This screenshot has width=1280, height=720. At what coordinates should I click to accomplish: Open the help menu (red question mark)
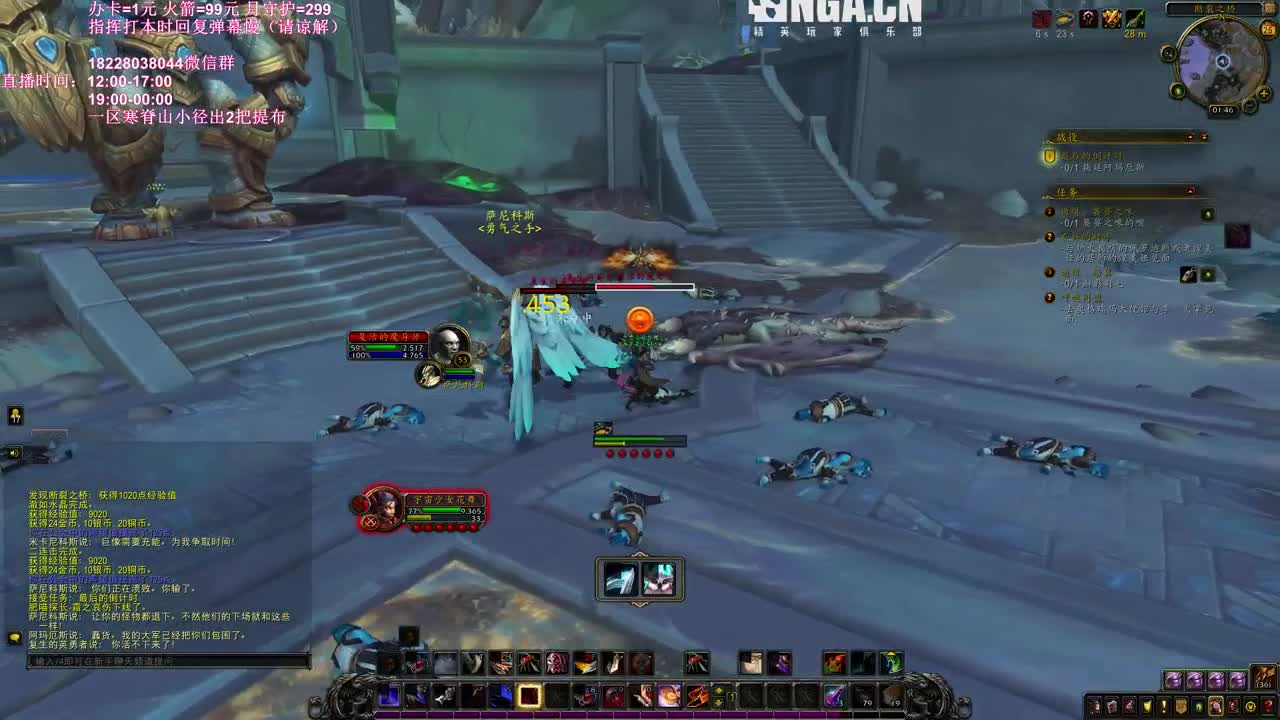click(1266, 705)
